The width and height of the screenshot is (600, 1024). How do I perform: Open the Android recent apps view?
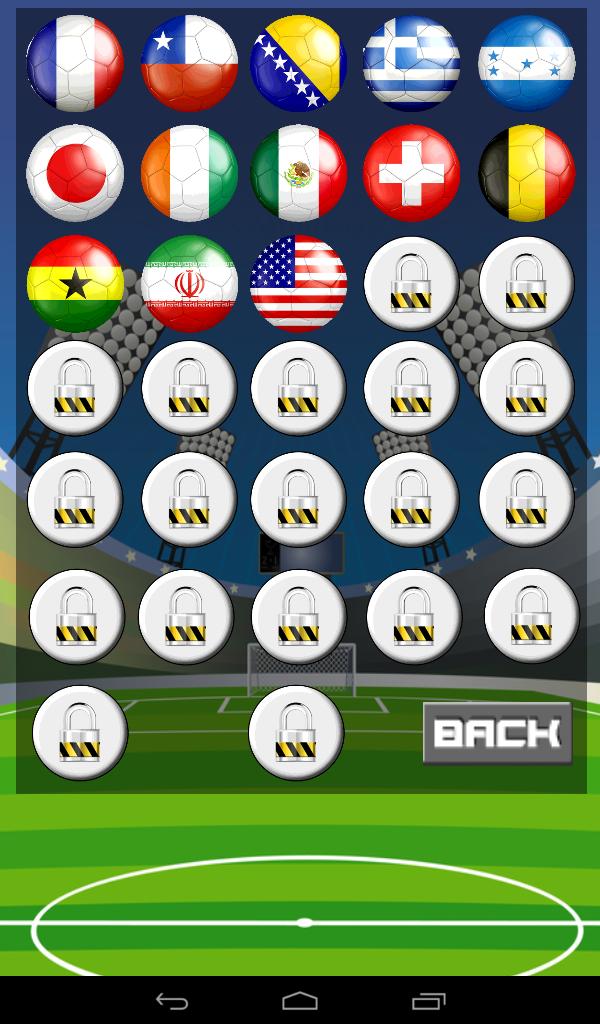pyautogui.click(x=429, y=1000)
